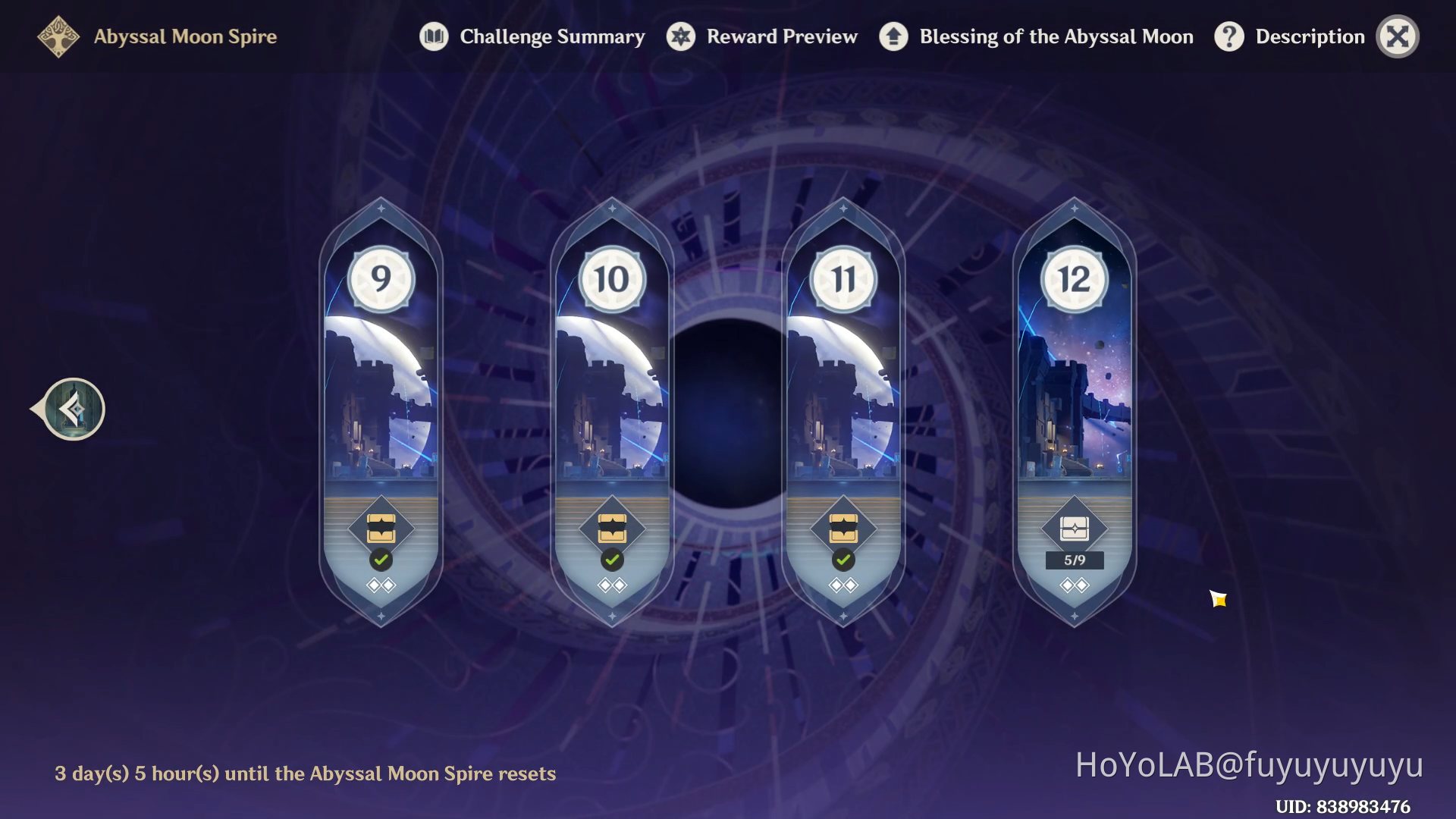Viewport: 1456px width, 819px height.
Task: Enter Floor 12 challenge card
Action: pyautogui.click(x=1073, y=394)
